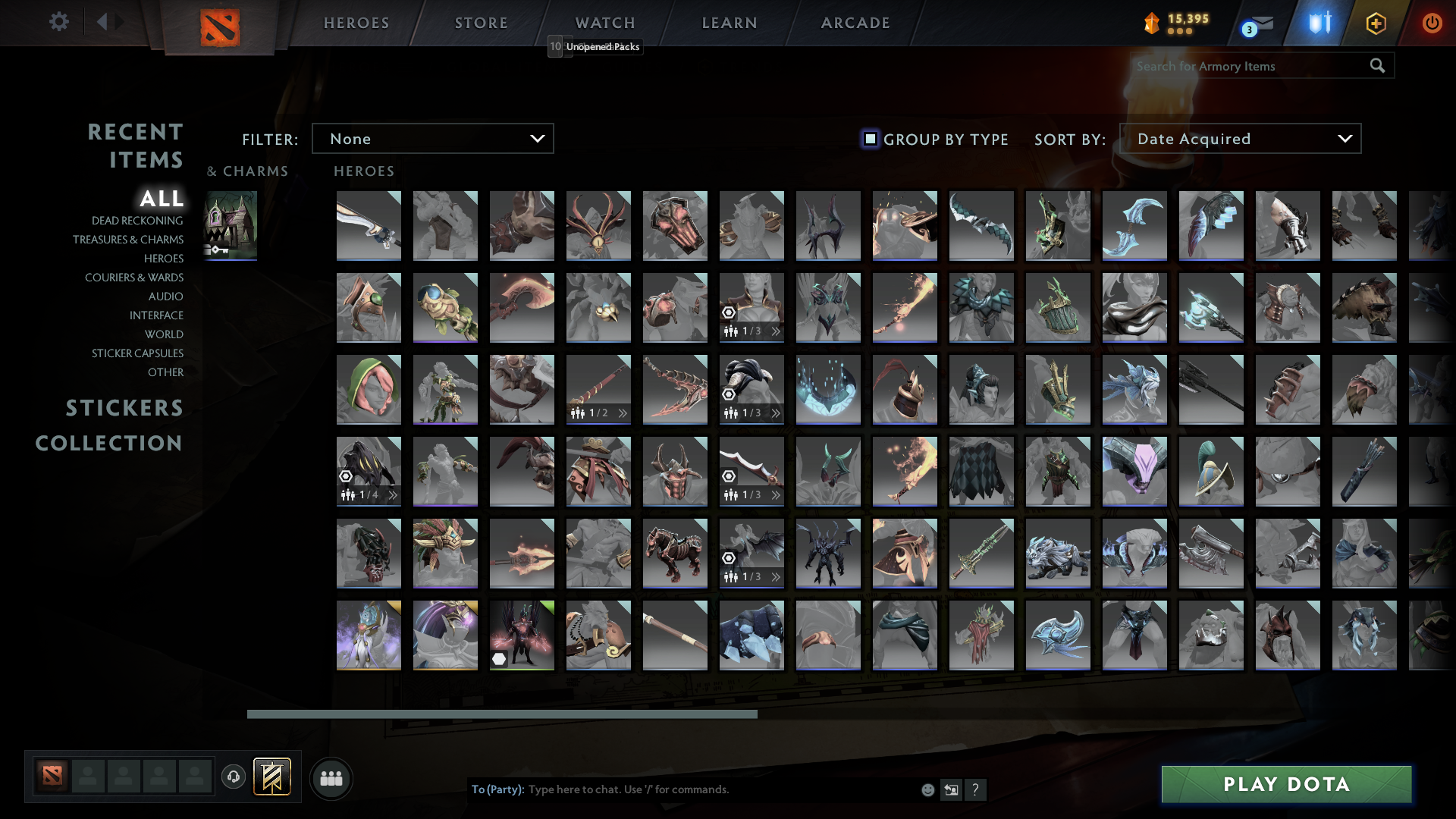Select TREASURES & CHARMS in the sidebar
The width and height of the screenshot is (1456, 819).
pos(128,240)
